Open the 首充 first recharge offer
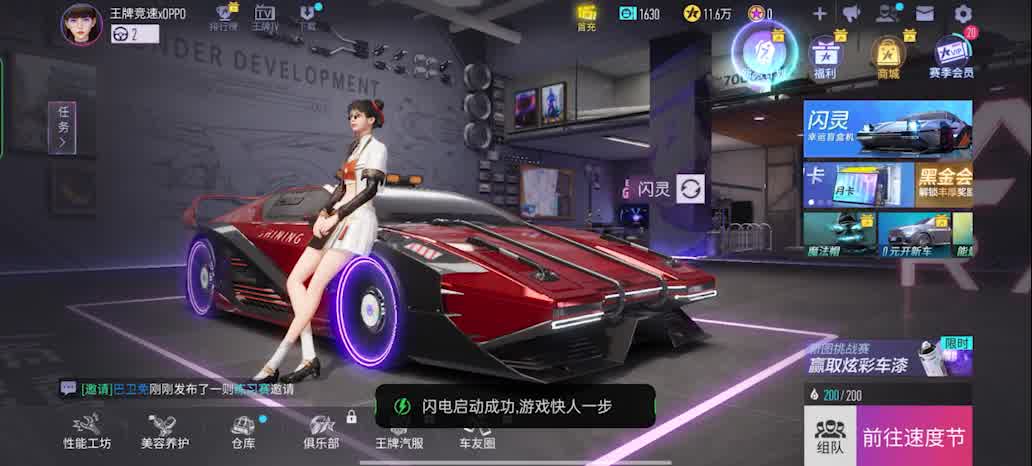This screenshot has width=1032, height=466. (x=587, y=16)
